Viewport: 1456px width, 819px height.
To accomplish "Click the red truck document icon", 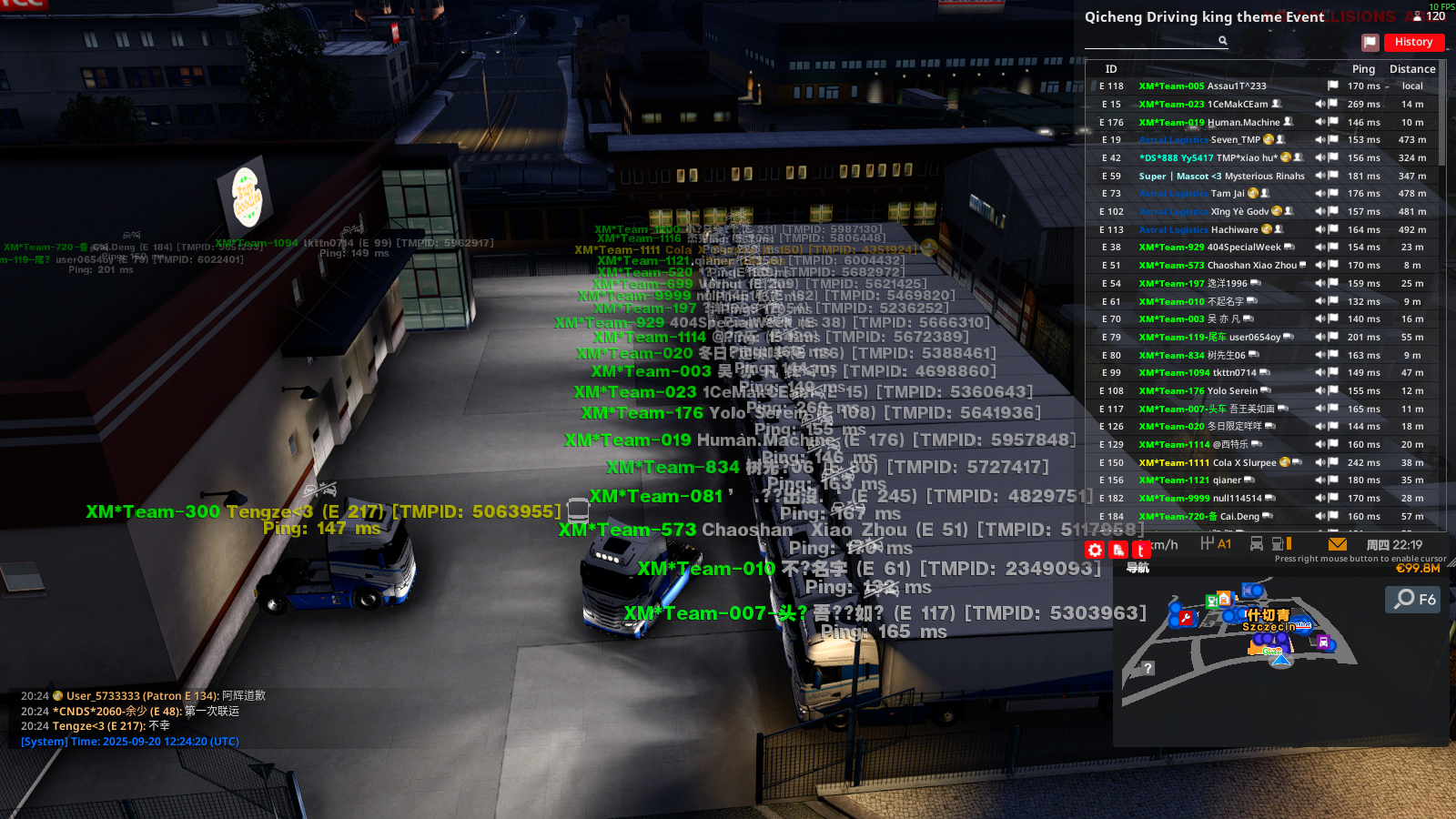I will coord(1118,550).
